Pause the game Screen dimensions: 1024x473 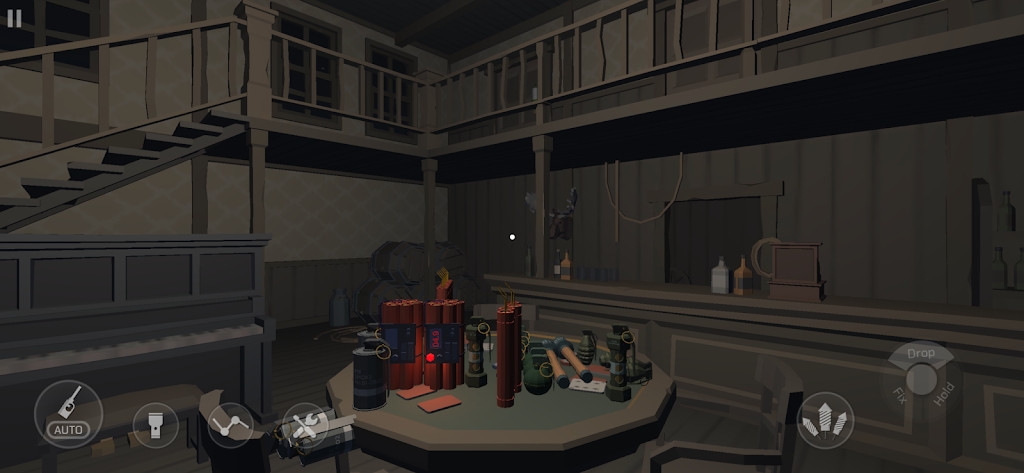(x=14, y=19)
